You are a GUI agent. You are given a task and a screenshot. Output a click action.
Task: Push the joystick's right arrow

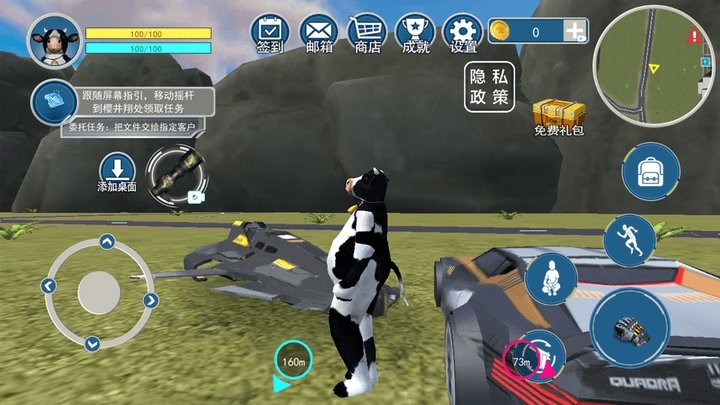click(151, 299)
